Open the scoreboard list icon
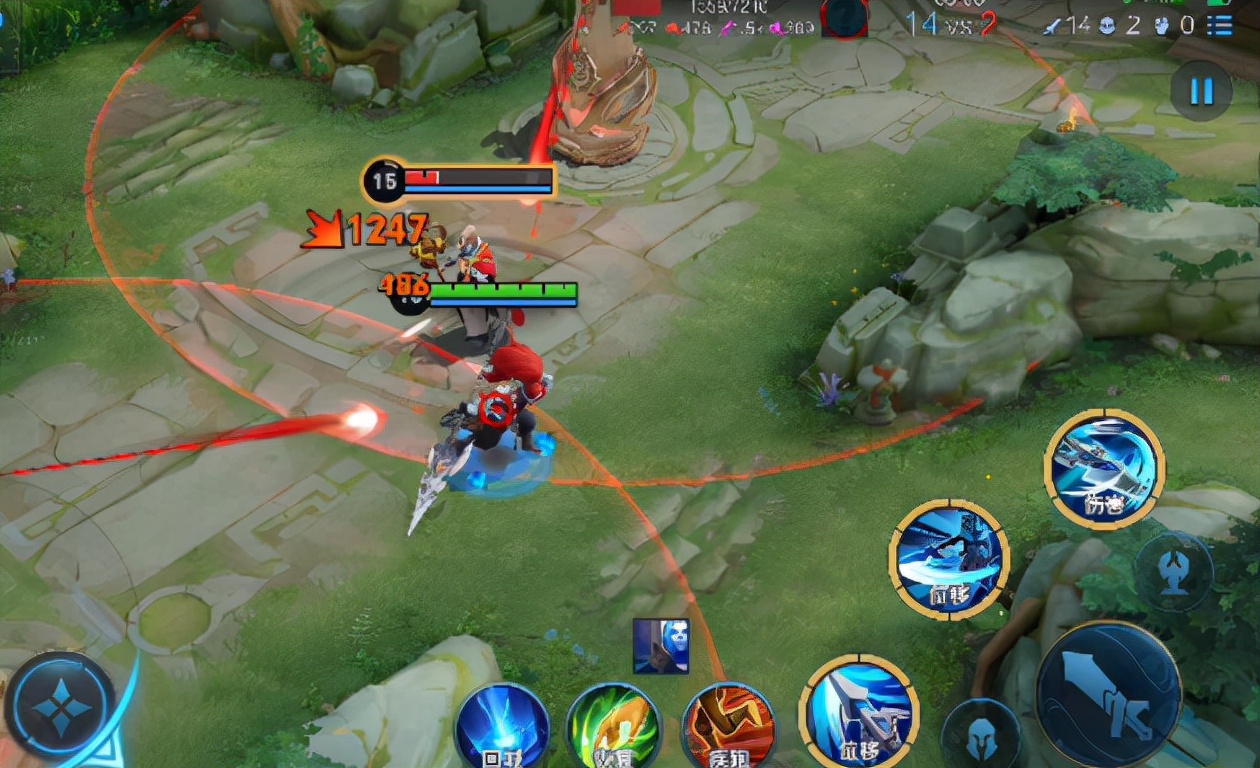1260x768 pixels. [x=1219, y=24]
